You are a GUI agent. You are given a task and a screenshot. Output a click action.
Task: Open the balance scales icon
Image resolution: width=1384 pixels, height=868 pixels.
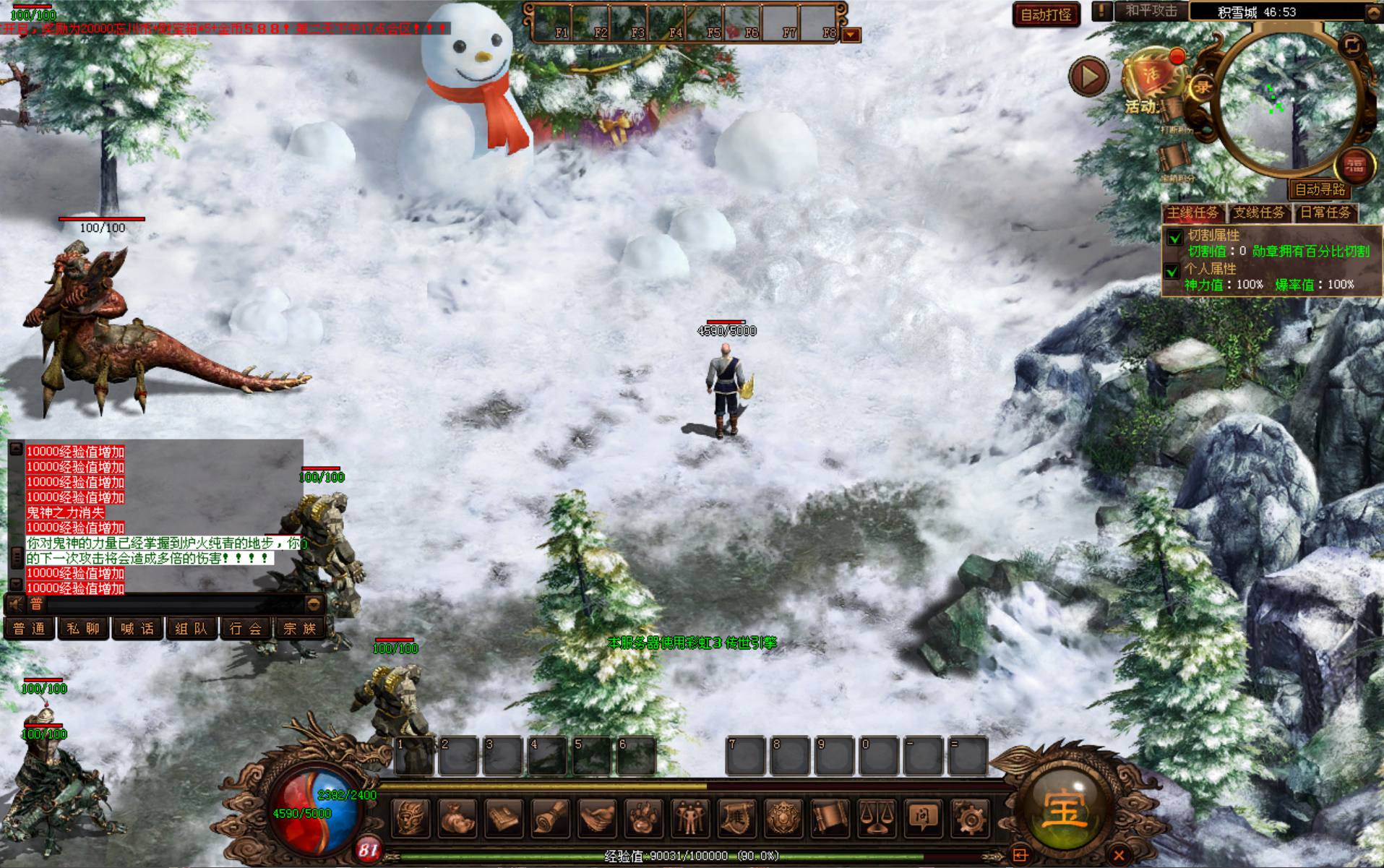pos(876,818)
